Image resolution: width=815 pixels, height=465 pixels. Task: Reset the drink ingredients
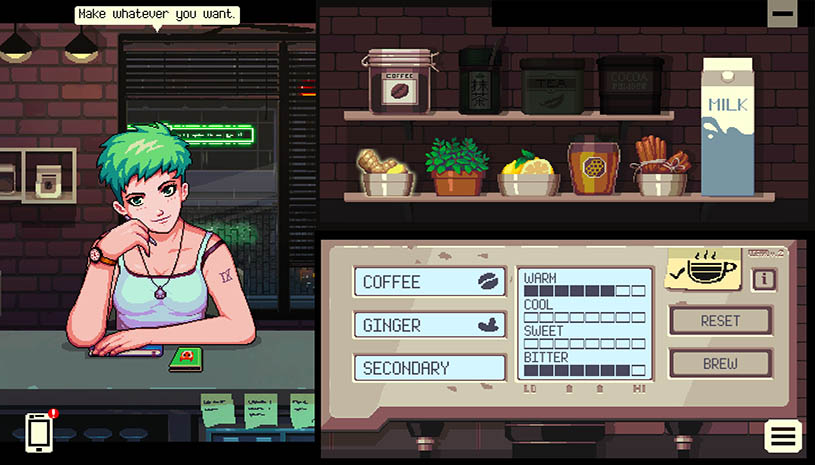click(x=720, y=321)
